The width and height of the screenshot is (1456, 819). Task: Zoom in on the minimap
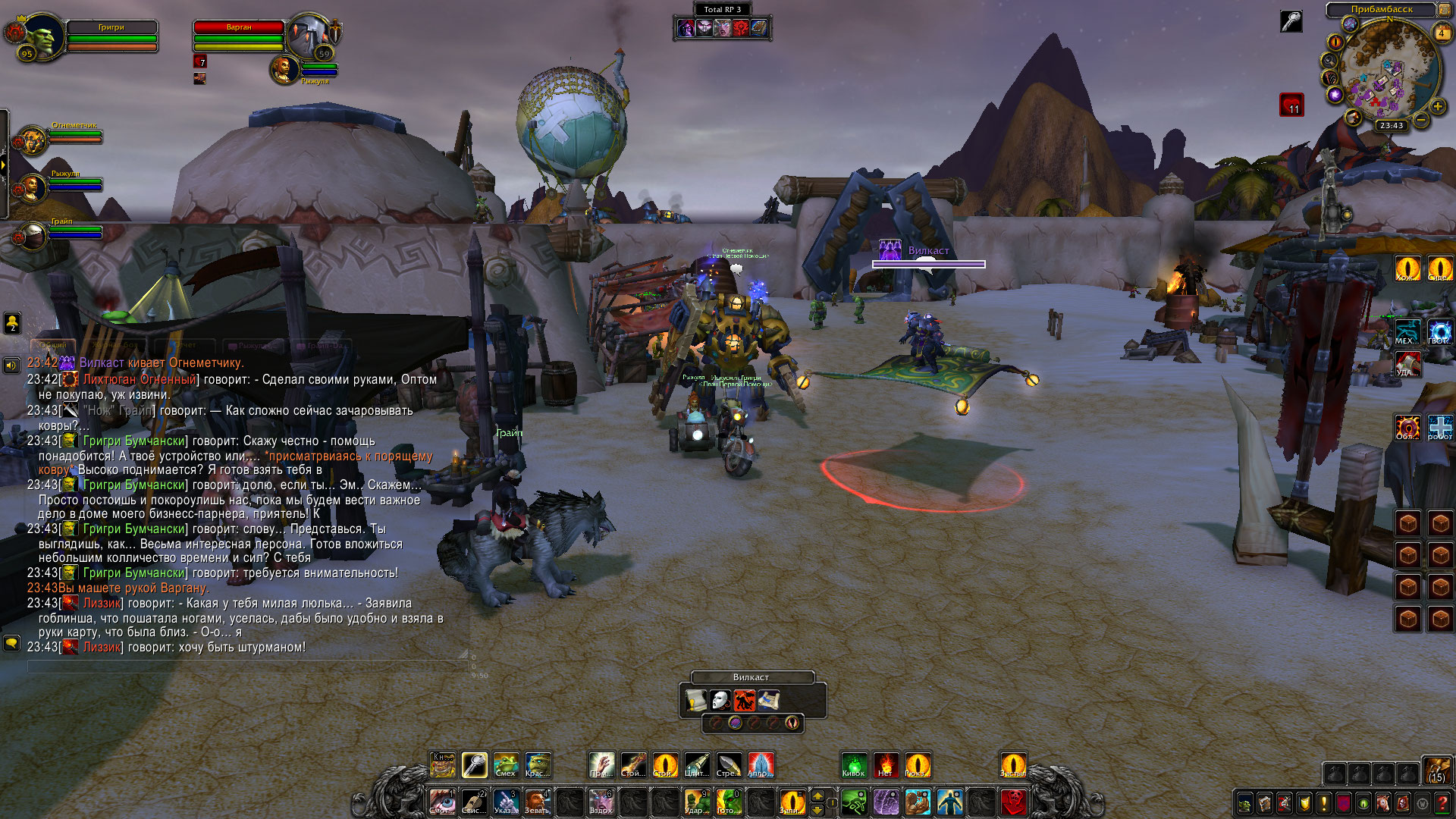(1437, 107)
